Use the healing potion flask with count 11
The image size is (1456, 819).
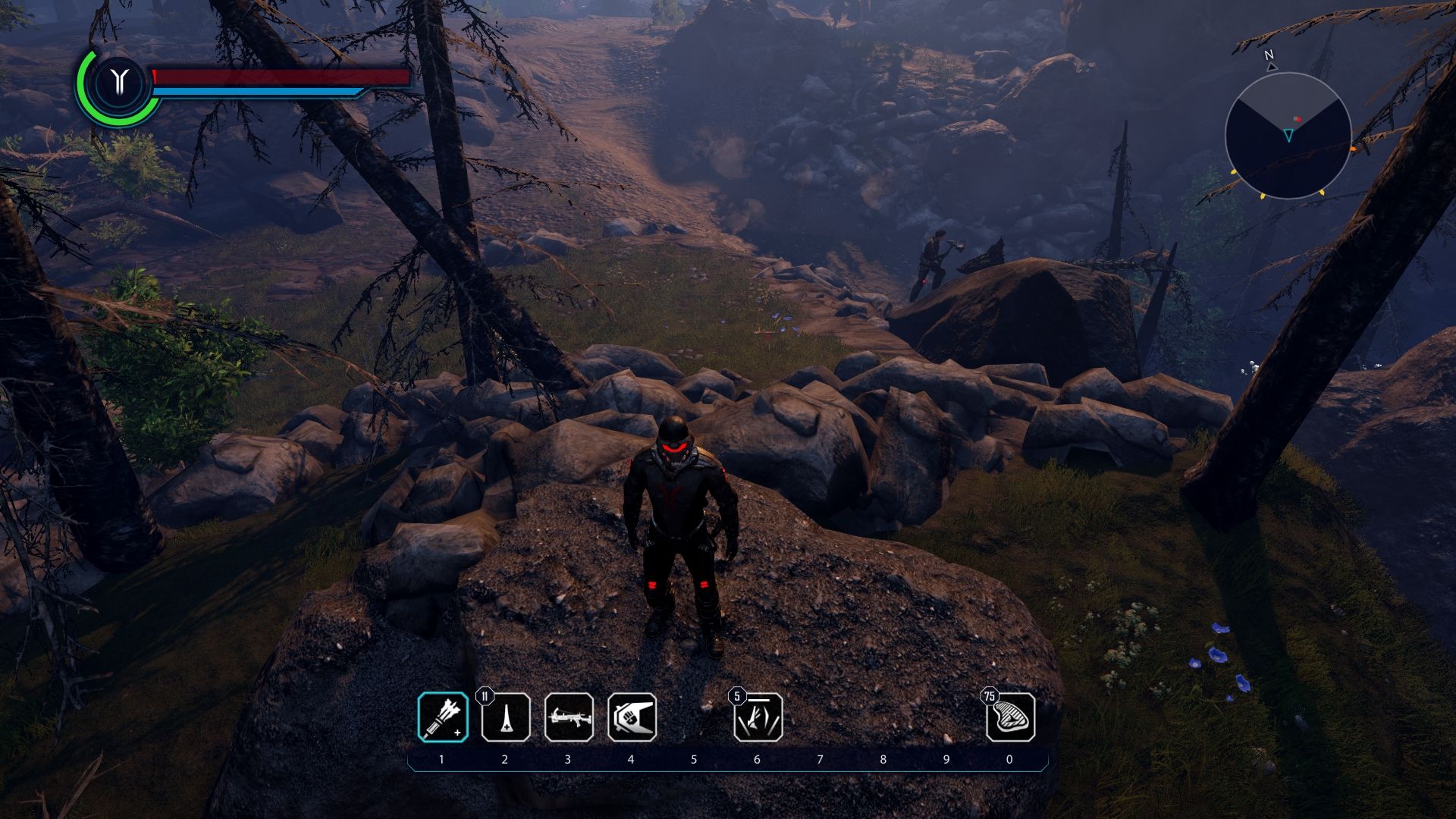506,717
